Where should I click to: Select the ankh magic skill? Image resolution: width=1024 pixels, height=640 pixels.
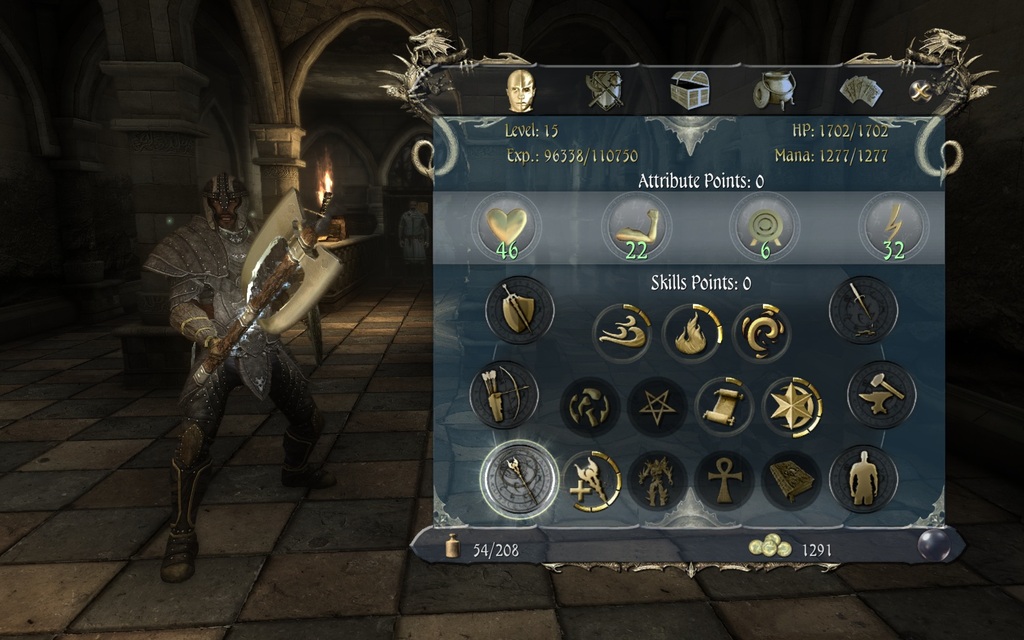[725, 480]
